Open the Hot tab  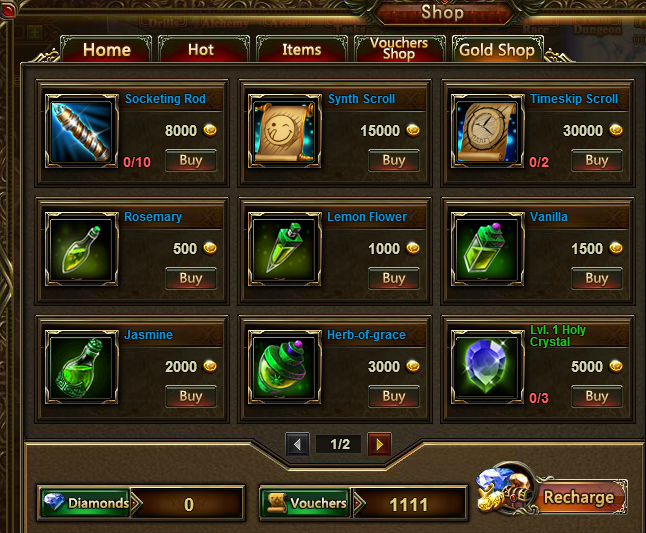(x=200, y=50)
